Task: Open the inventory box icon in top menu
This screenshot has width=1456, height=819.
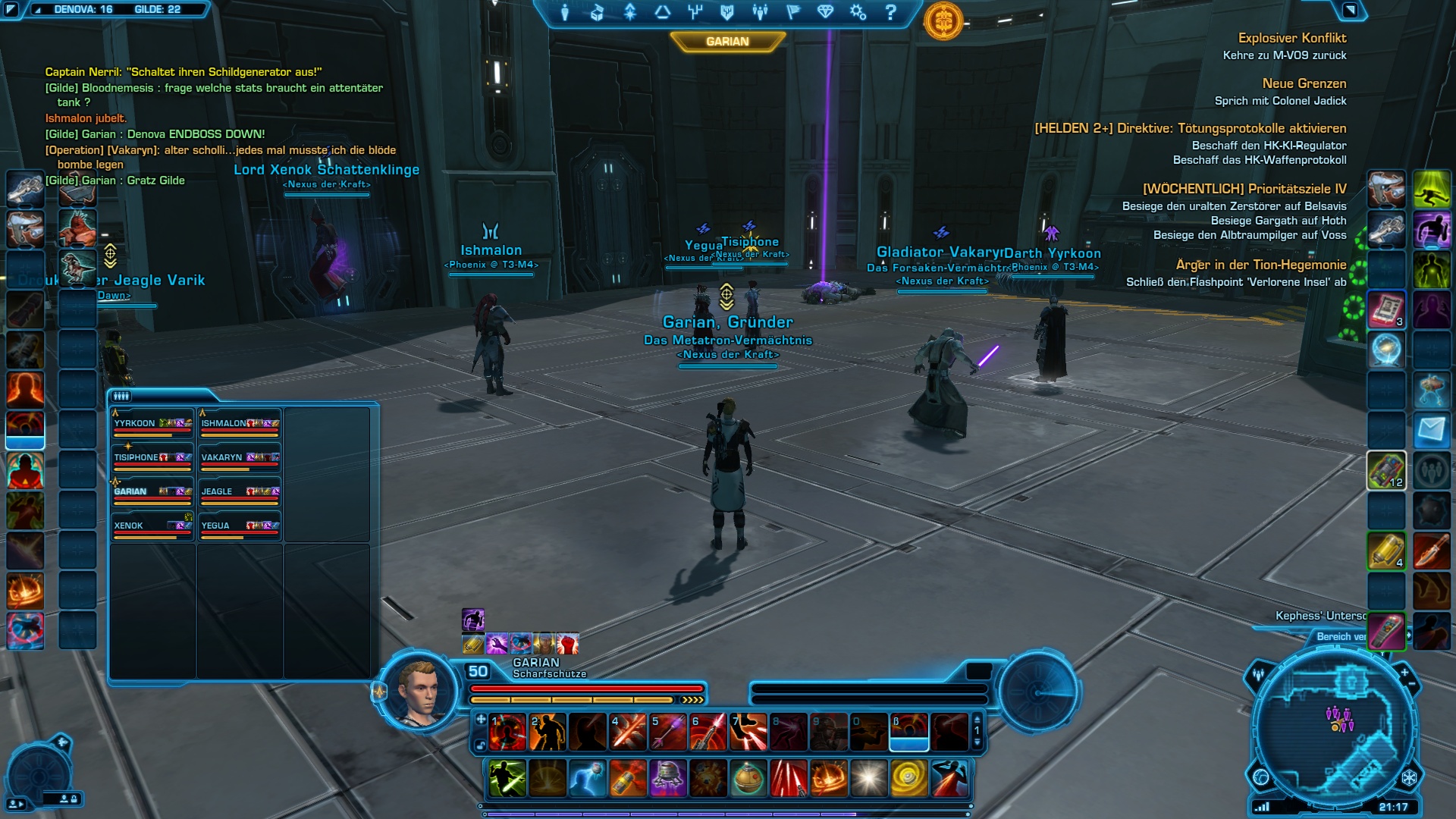Action: [x=597, y=12]
